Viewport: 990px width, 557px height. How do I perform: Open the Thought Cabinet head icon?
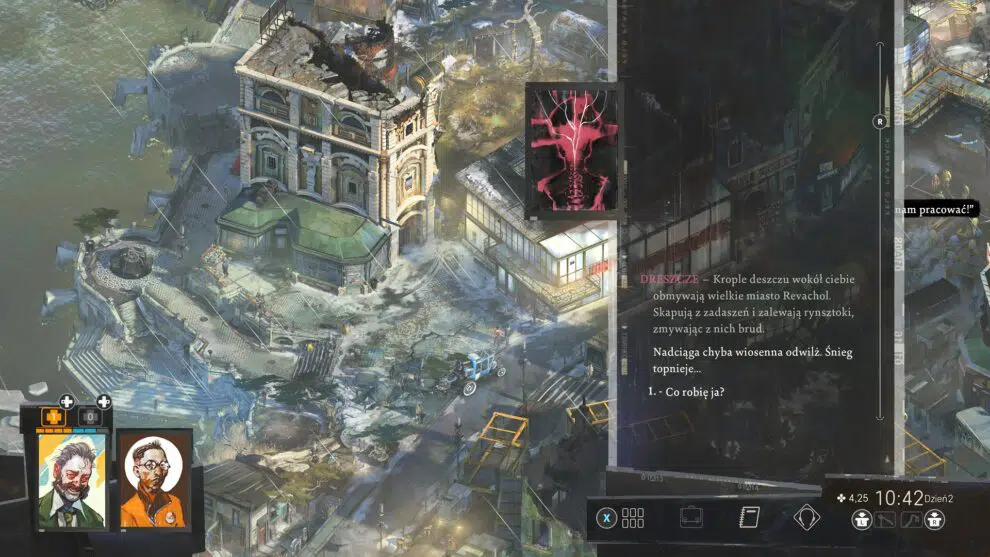[806, 518]
